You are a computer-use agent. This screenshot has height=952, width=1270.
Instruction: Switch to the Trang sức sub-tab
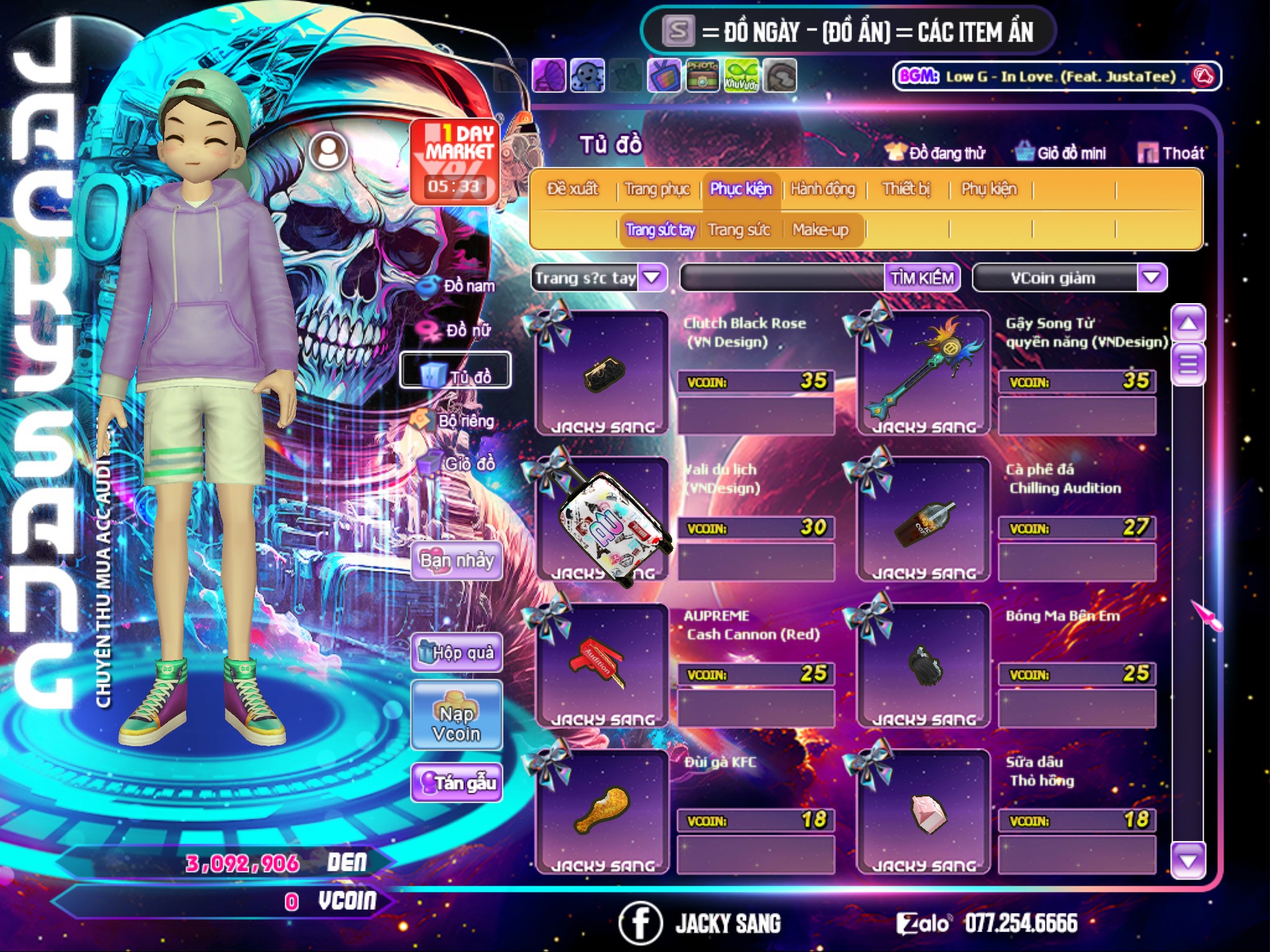pyautogui.click(x=739, y=230)
